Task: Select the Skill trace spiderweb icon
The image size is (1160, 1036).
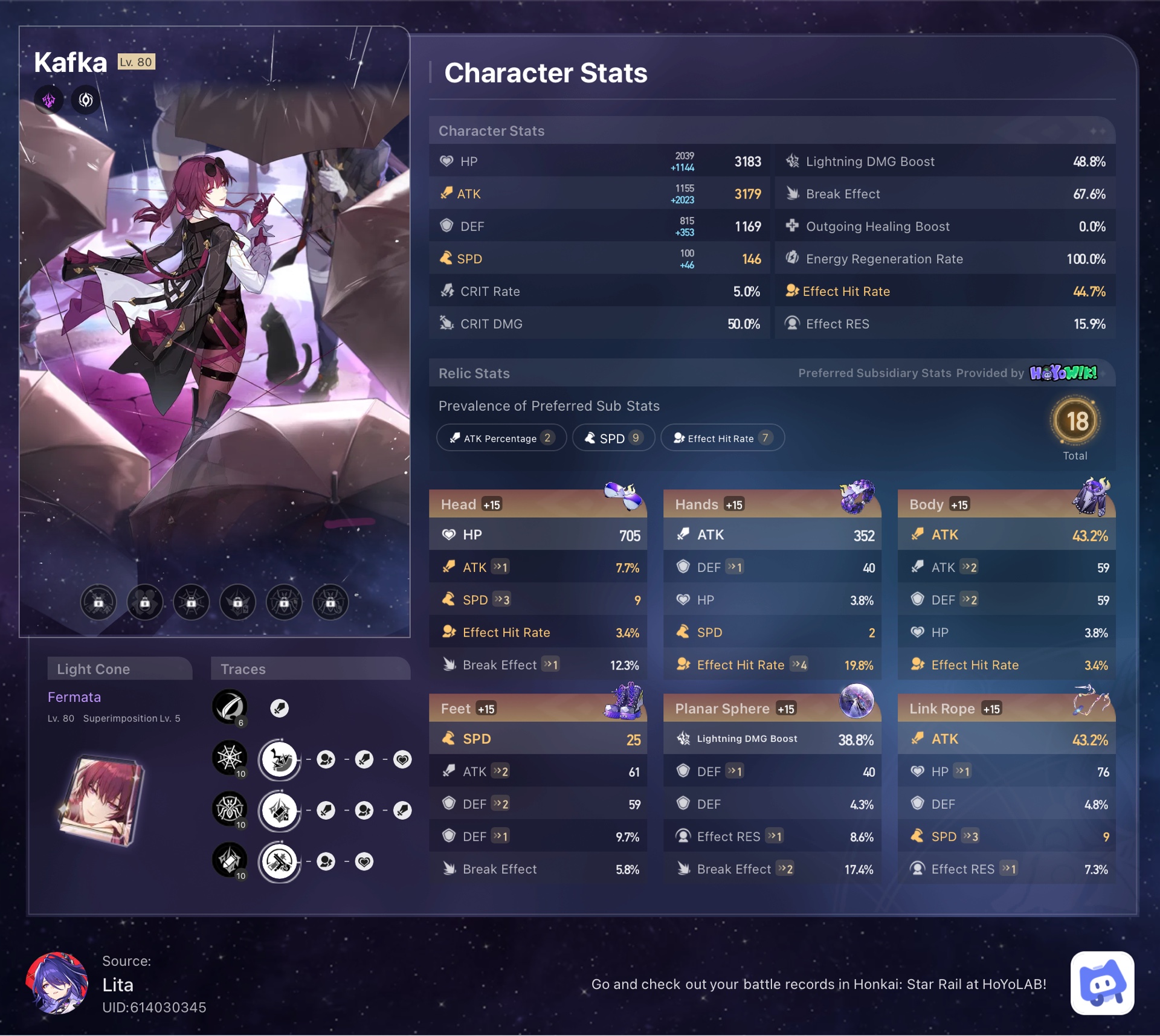Action: [x=230, y=759]
